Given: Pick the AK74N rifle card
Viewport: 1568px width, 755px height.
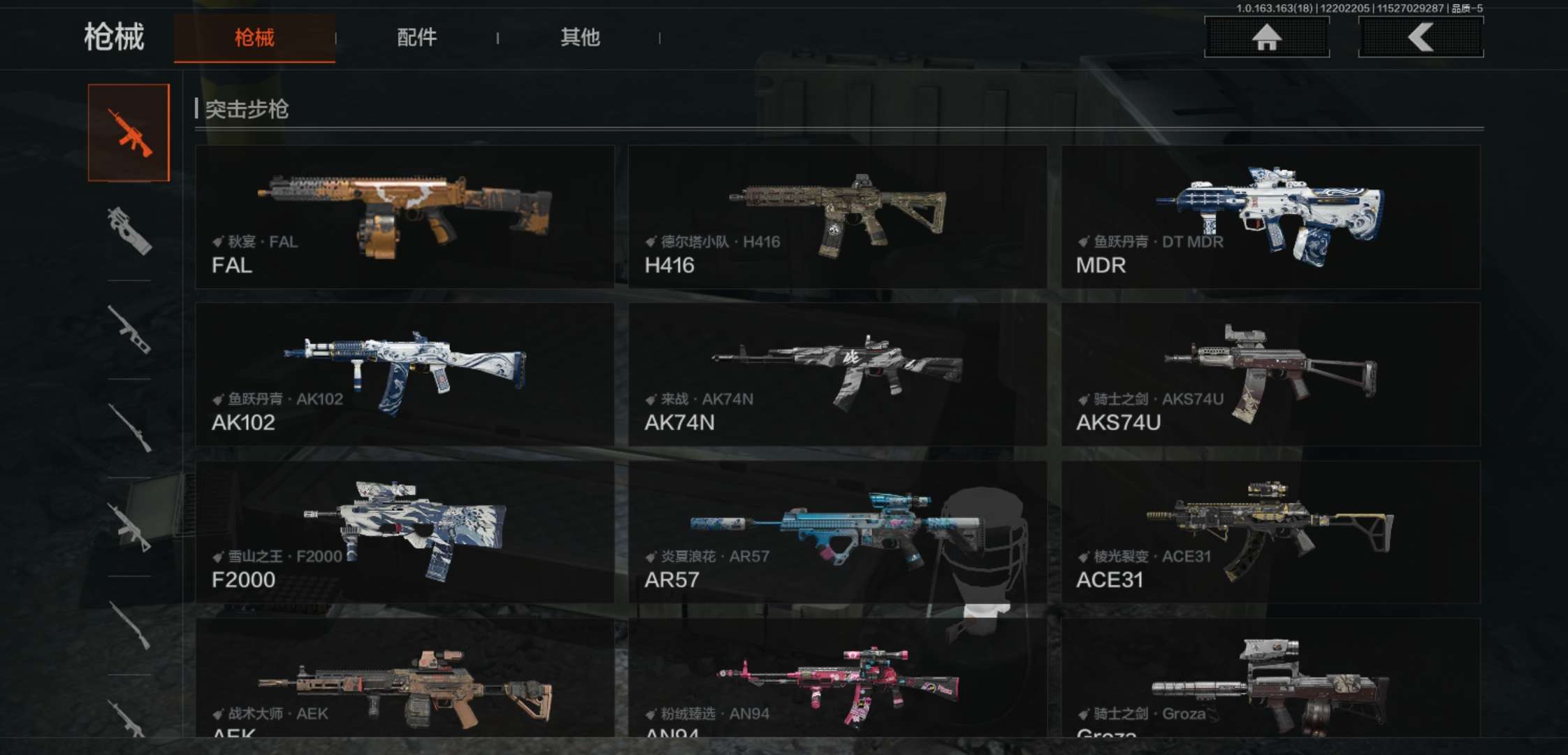Looking at the screenshot, I should point(837,374).
